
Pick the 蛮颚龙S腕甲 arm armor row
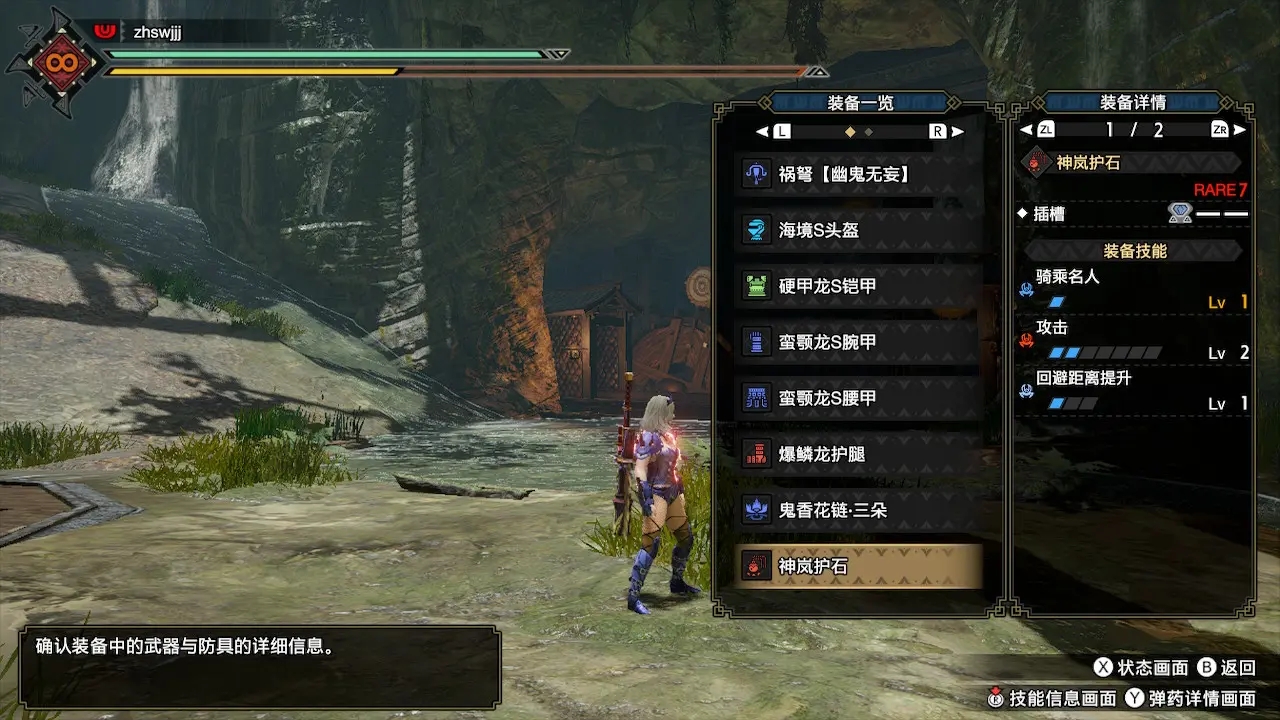tap(858, 342)
